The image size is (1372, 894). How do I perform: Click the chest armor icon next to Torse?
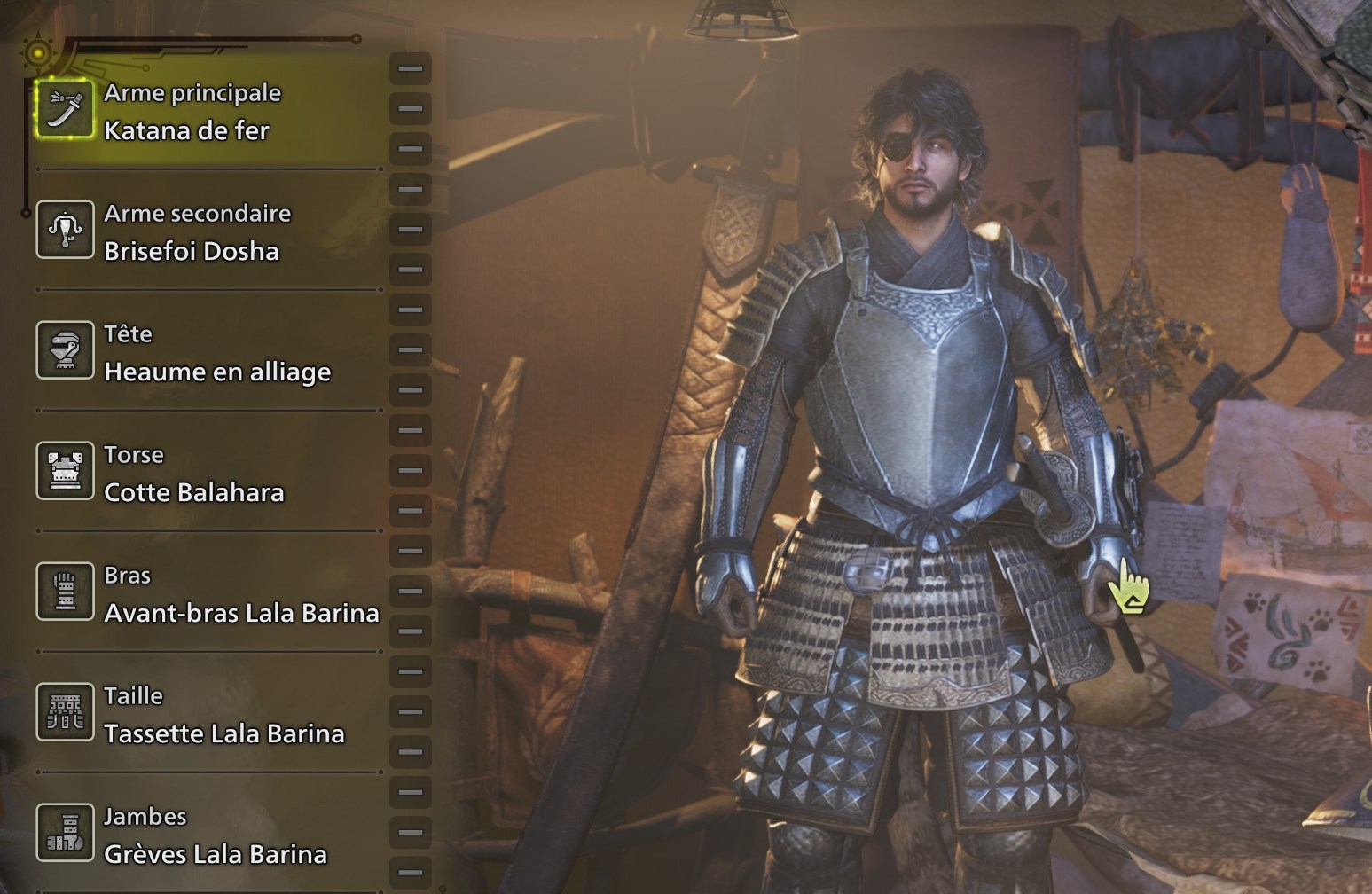point(65,471)
